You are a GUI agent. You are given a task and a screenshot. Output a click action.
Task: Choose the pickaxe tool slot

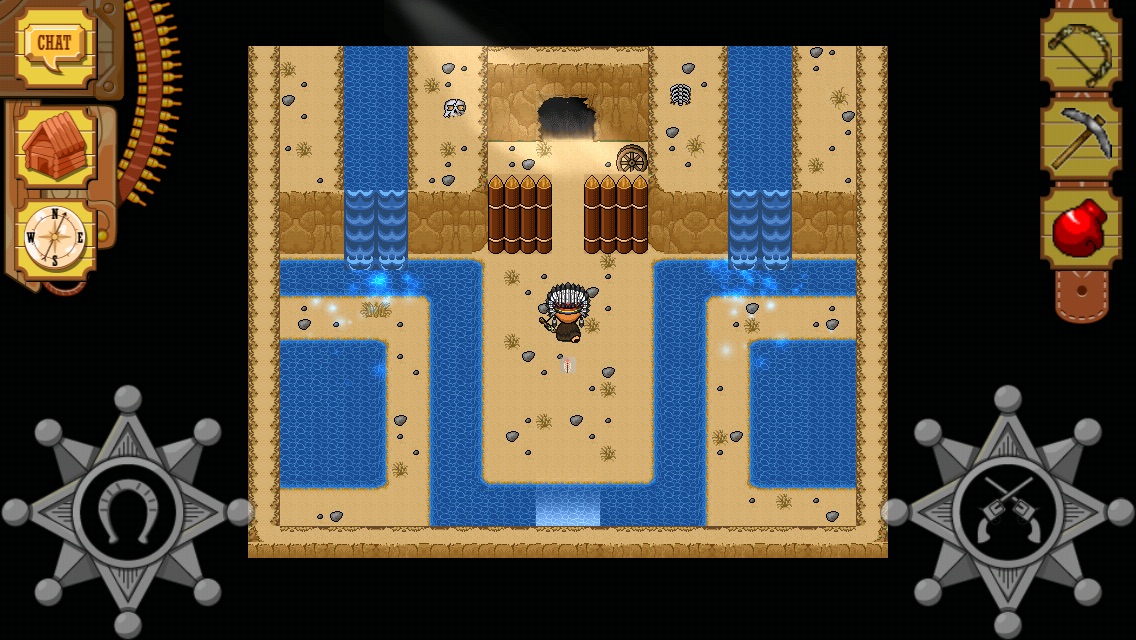click(1081, 139)
